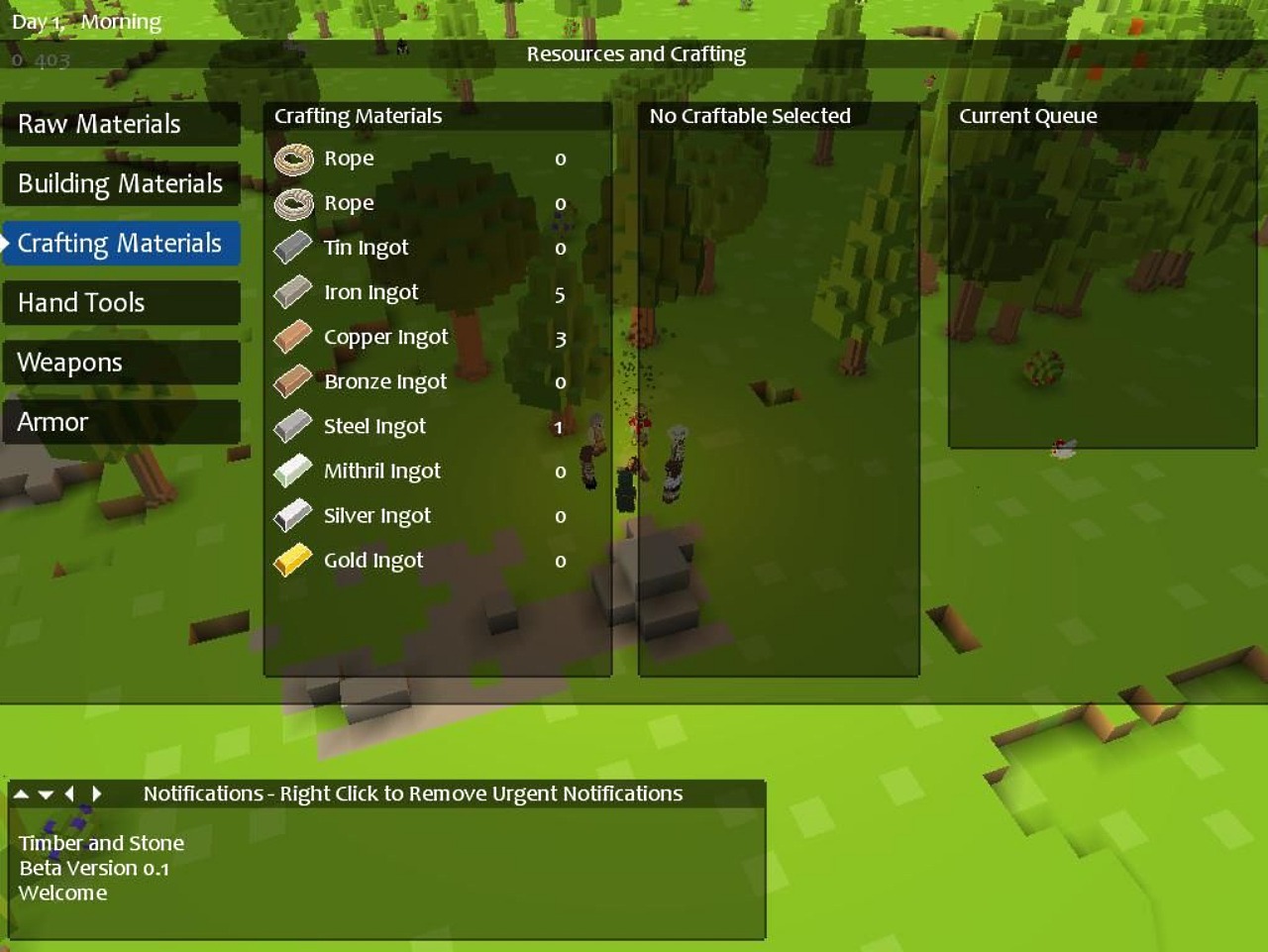This screenshot has width=1268, height=952.
Task: Show the Hand Tools category
Action: click(x=121, y=303)
